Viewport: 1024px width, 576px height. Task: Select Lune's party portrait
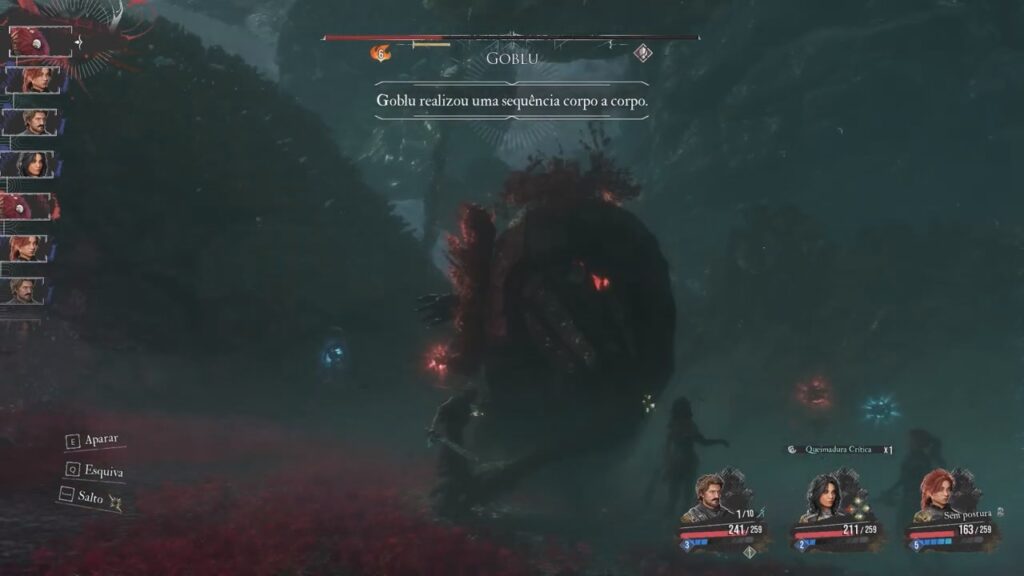point(826,495)
